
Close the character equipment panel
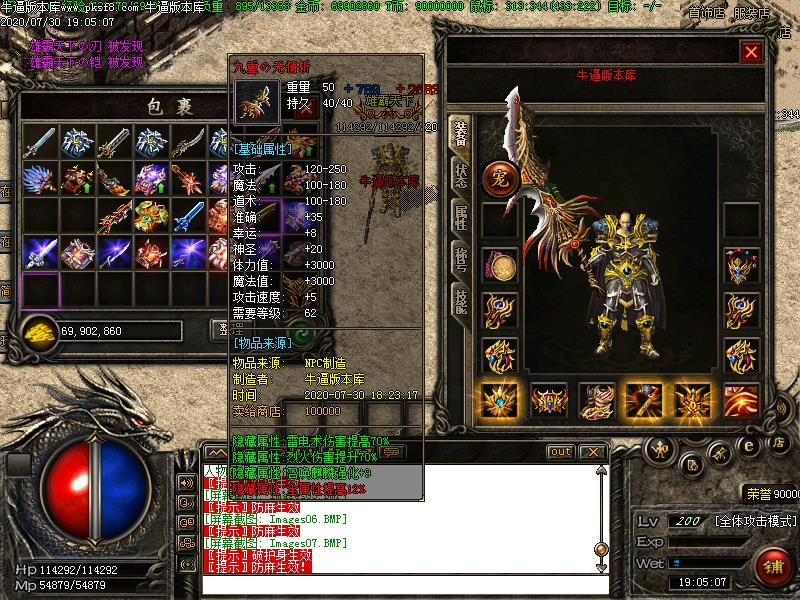[751, 51]
